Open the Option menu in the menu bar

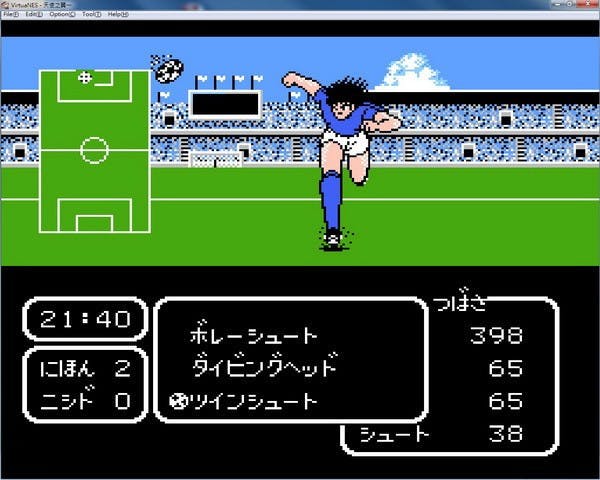[x=63, y=15]
